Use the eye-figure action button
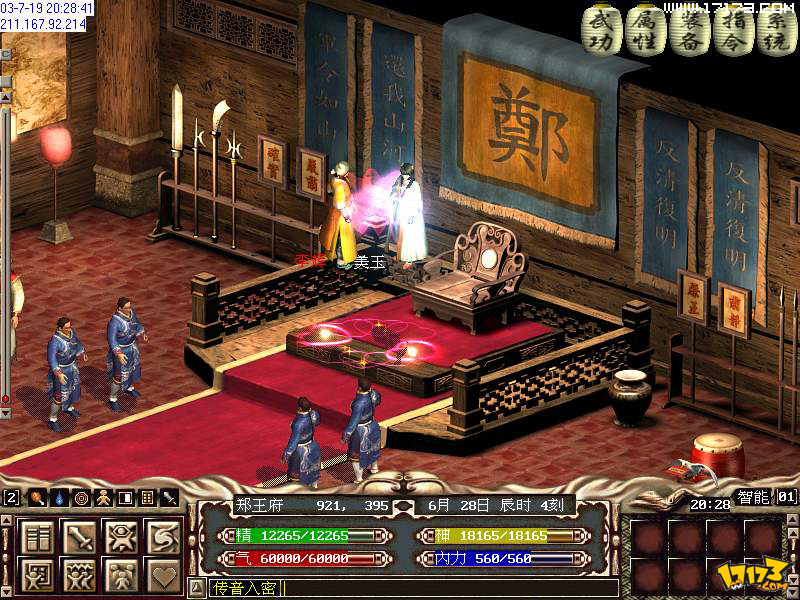This screenshot has height=600, width=800. tap(122, 536)
